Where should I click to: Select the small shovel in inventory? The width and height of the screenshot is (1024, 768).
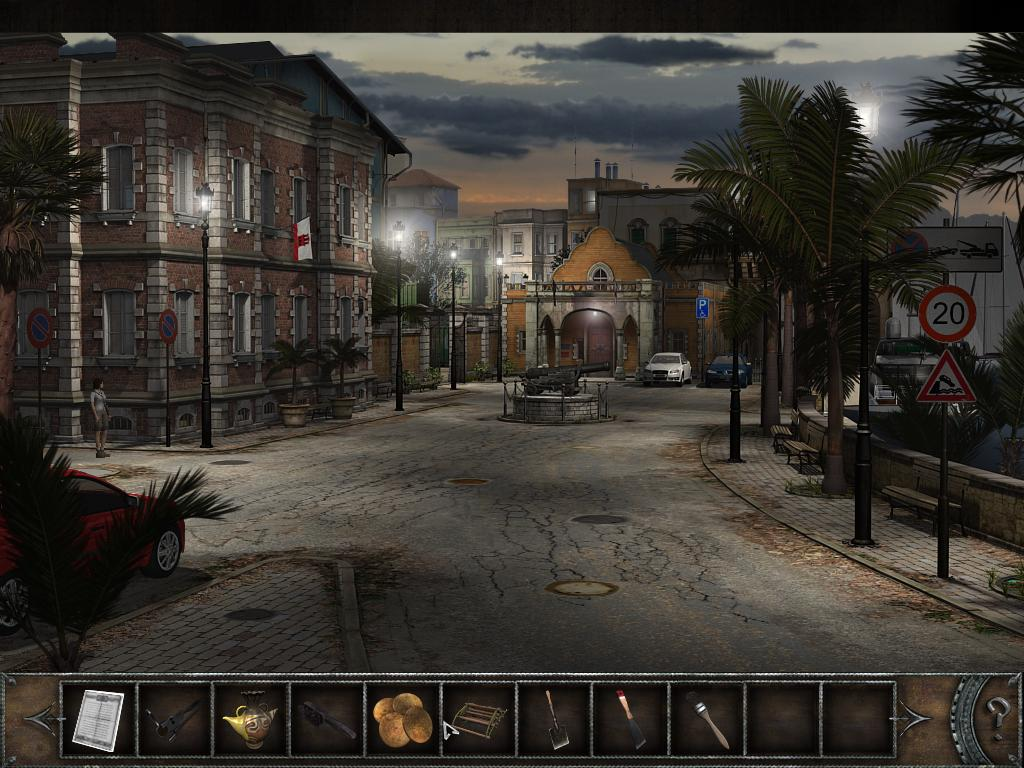(555, 719)
